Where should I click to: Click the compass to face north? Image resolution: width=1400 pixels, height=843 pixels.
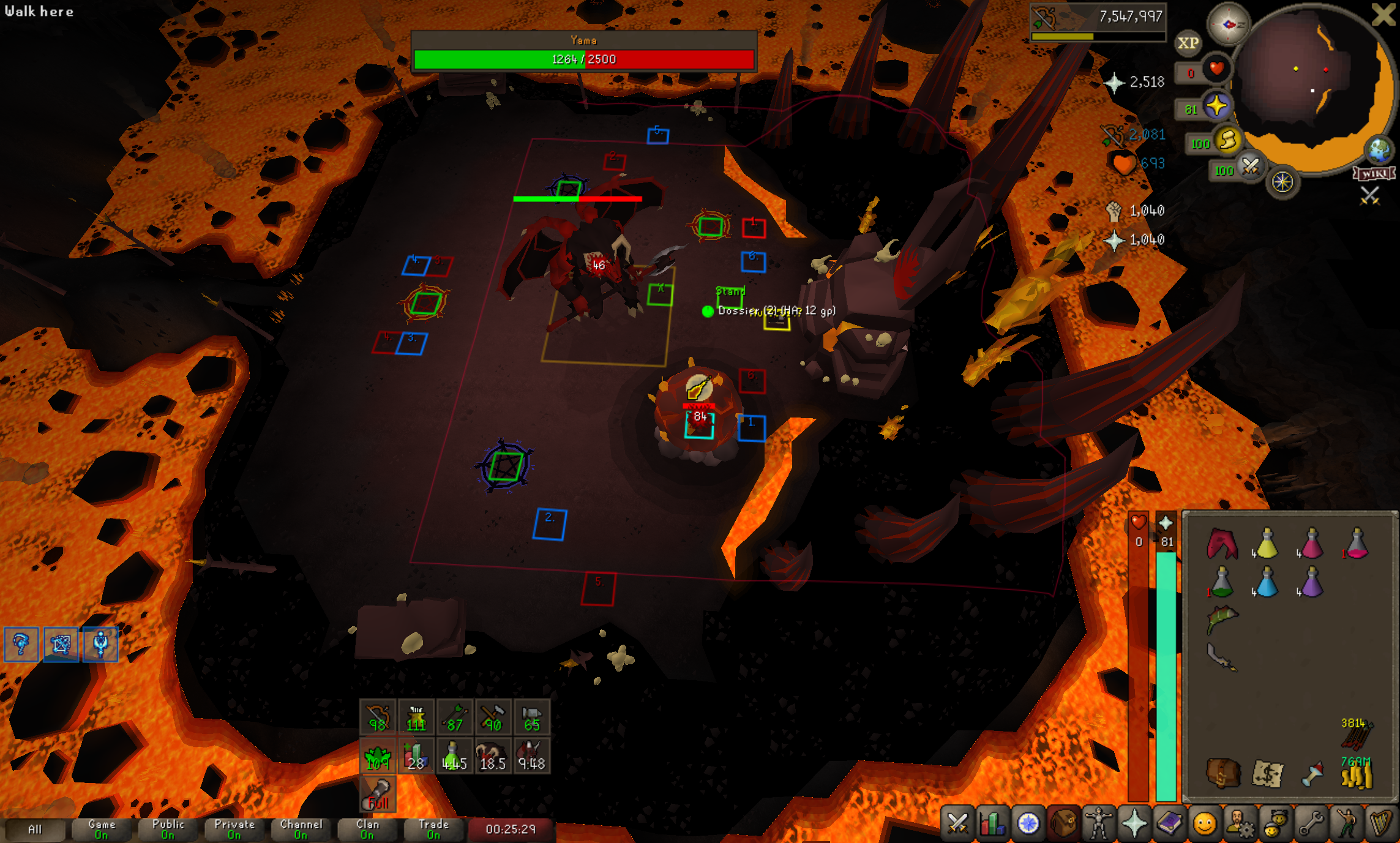1228,24
